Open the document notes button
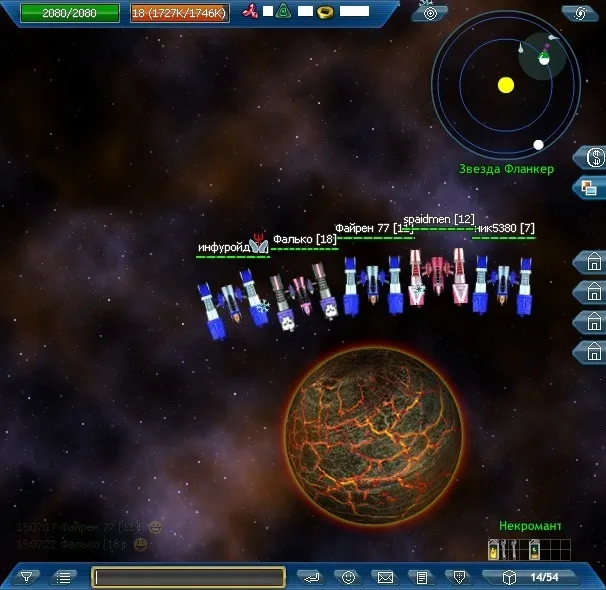 click(422, 577)
